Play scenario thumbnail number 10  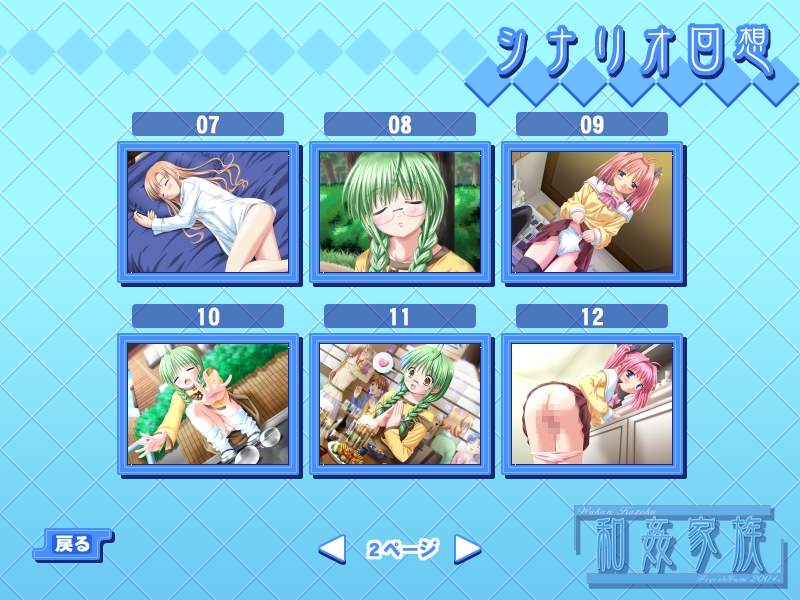click(x=208, y=404)
